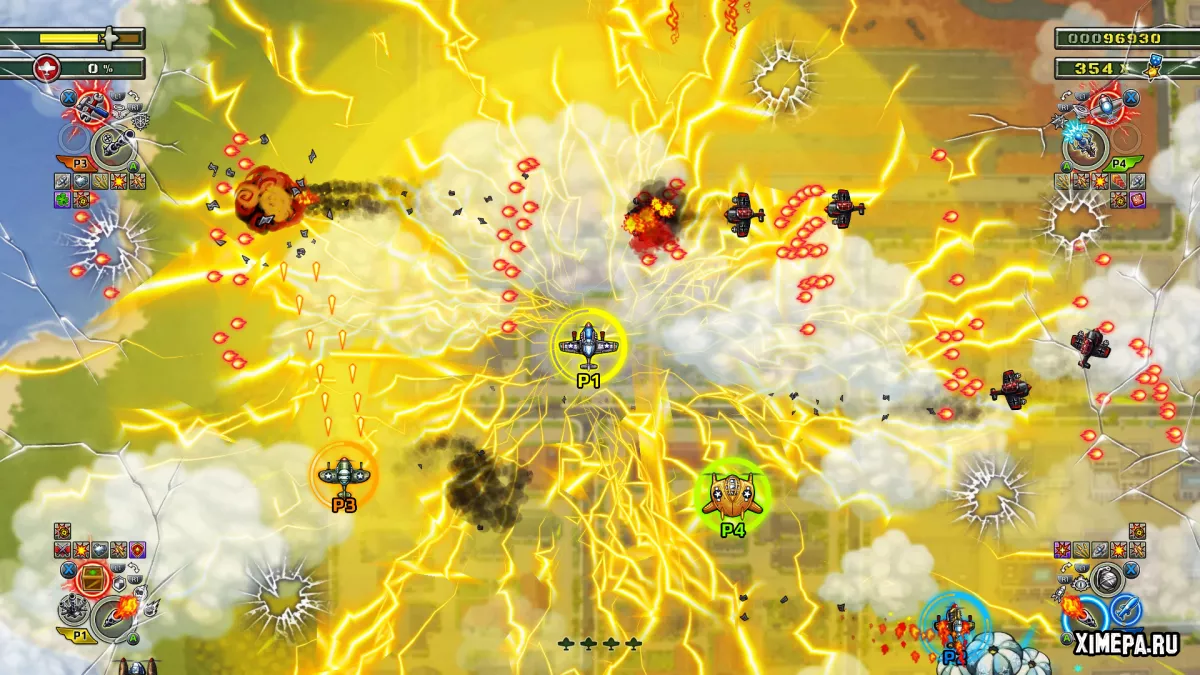The height and width of the screenshot is (675, 1200).
Task: Click the purple shield badge perk icon
Action: [138, 549]
